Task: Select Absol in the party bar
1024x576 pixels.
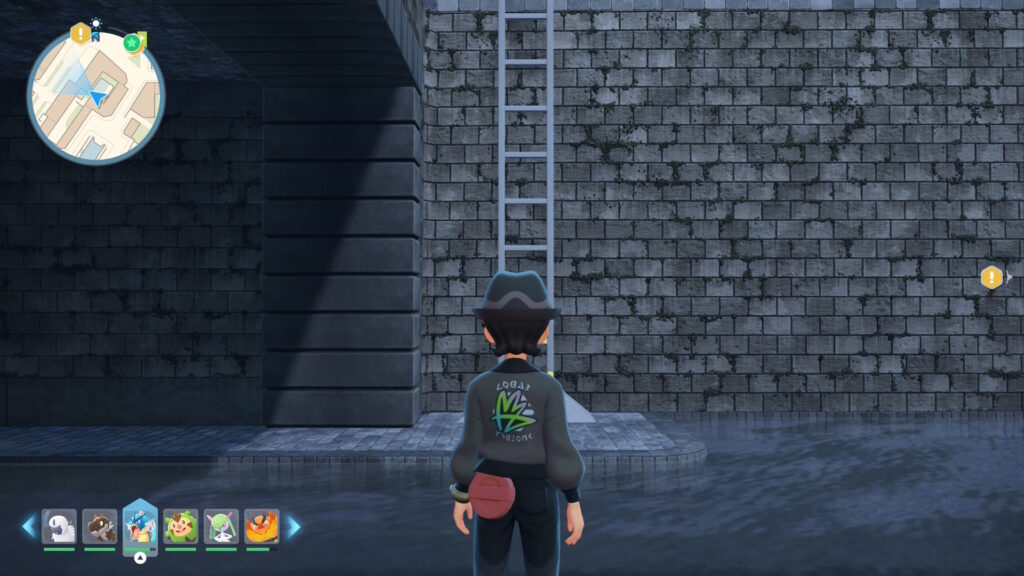Action: pos(59,527)
